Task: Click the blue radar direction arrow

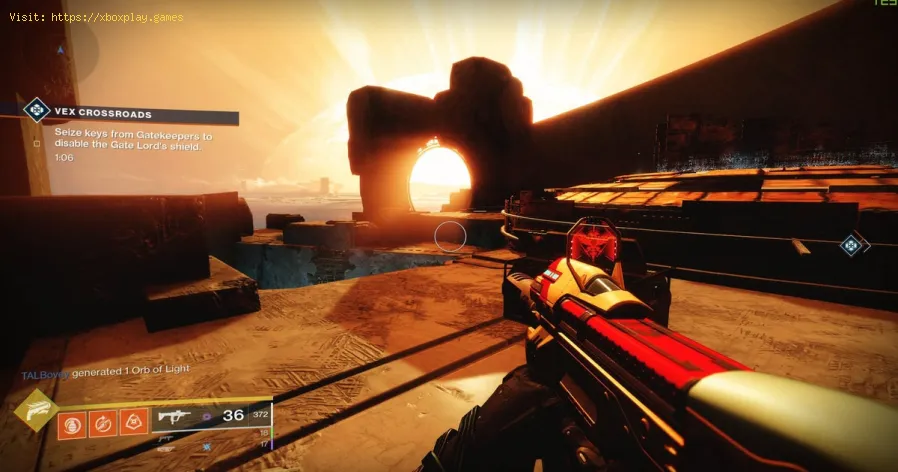Action: (60, 48)
